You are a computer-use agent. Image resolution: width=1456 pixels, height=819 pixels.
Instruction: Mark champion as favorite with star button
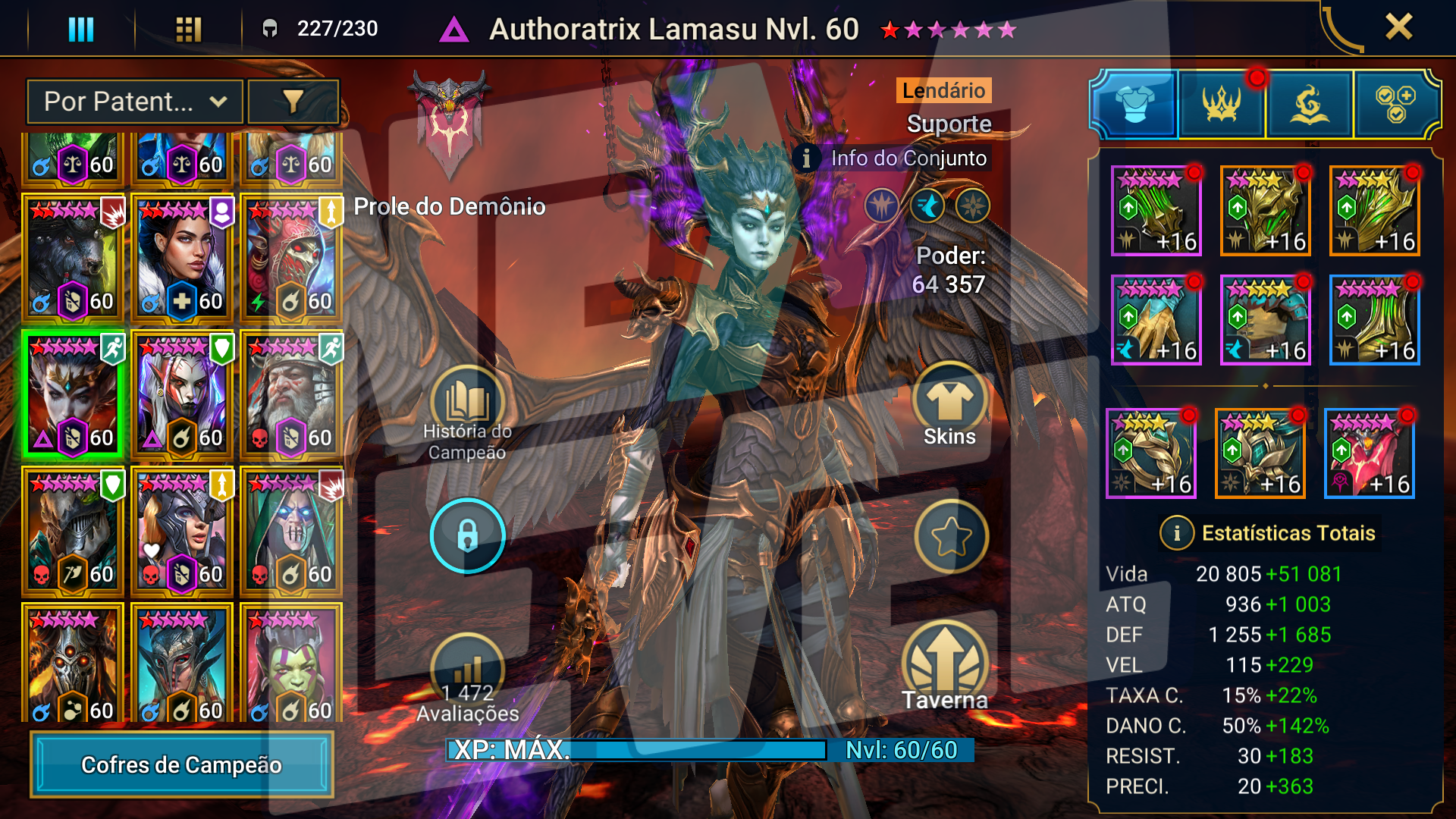point(951,537)
